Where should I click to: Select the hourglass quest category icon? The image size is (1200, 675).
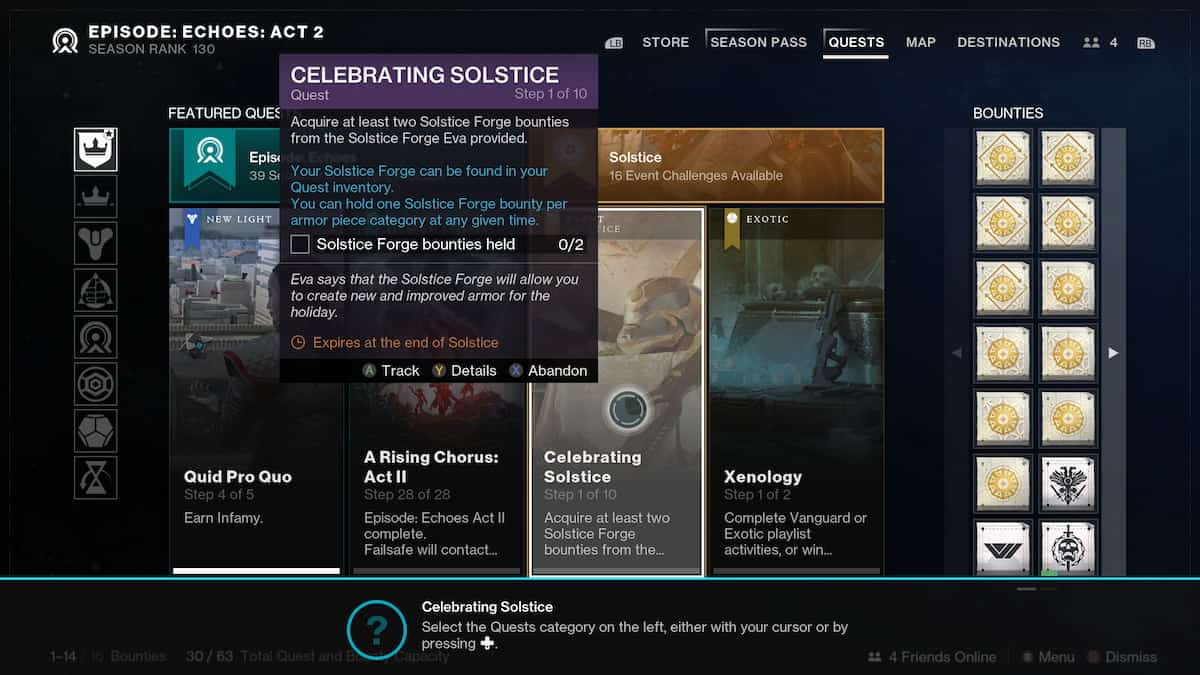(x=96, y=477)
